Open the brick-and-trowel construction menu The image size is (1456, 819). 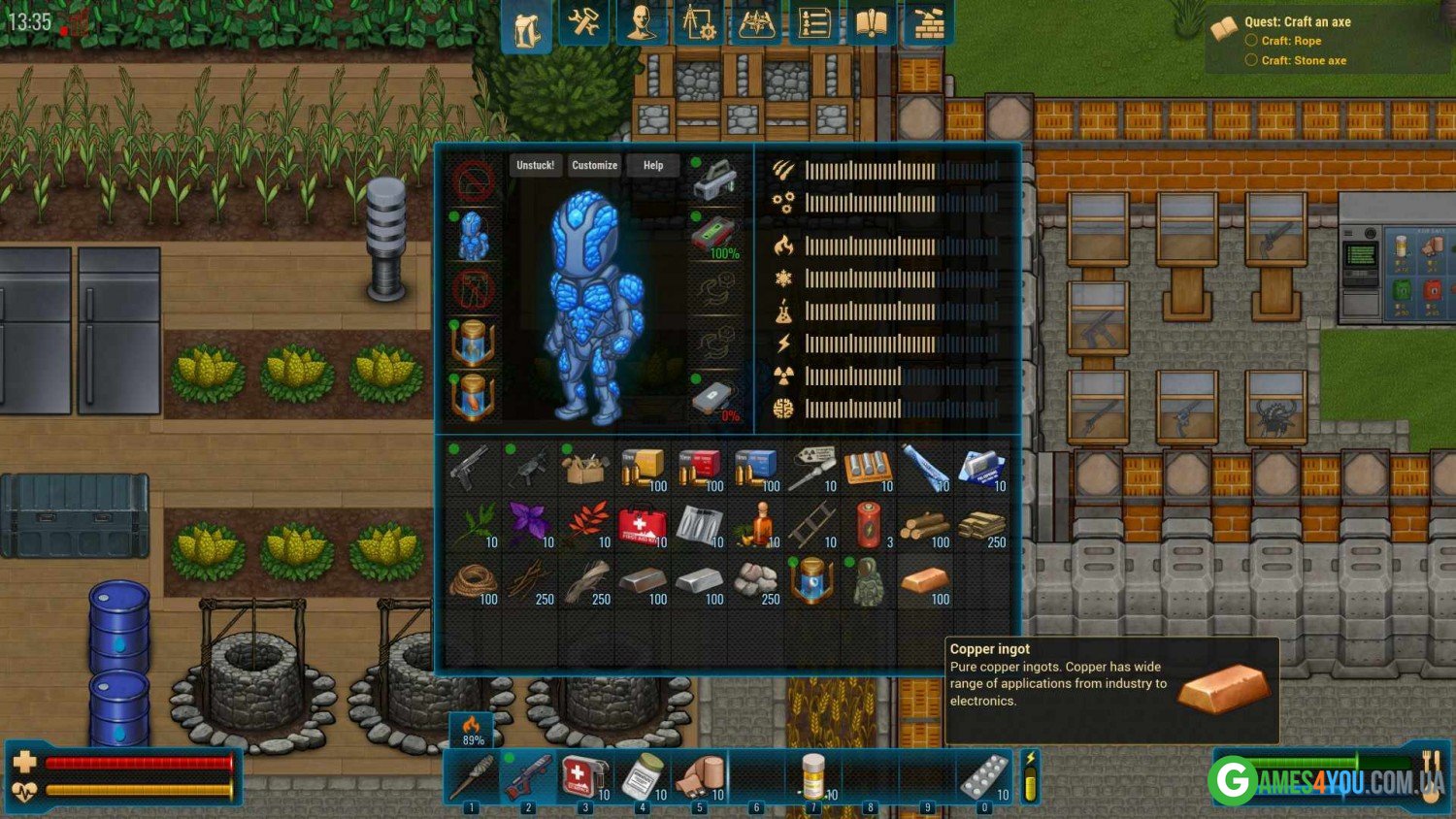pyautogui.click(x=929, y=24)
